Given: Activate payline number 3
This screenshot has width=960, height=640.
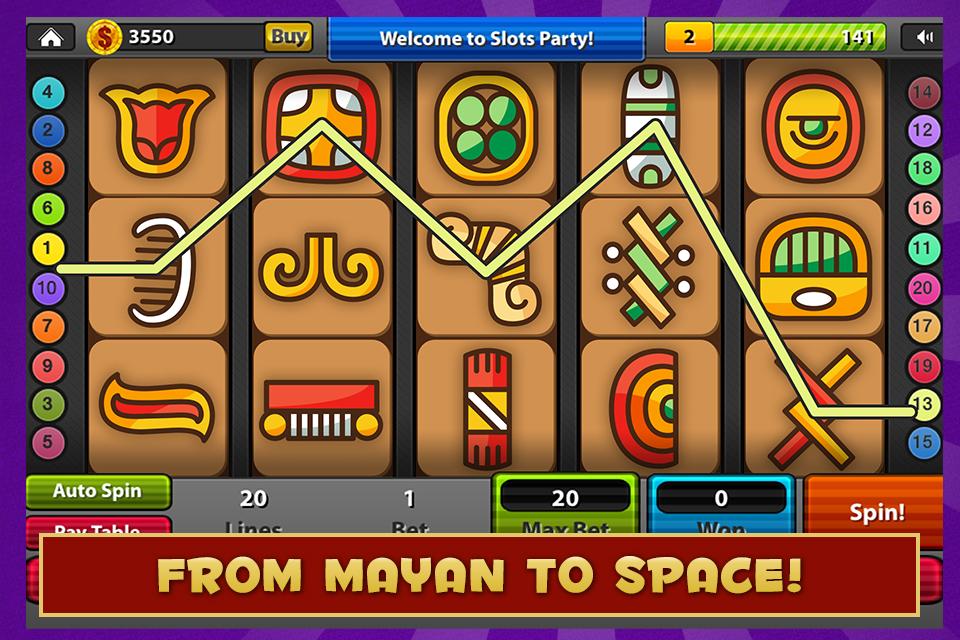Looking at the screenshot, I should 47,404.
